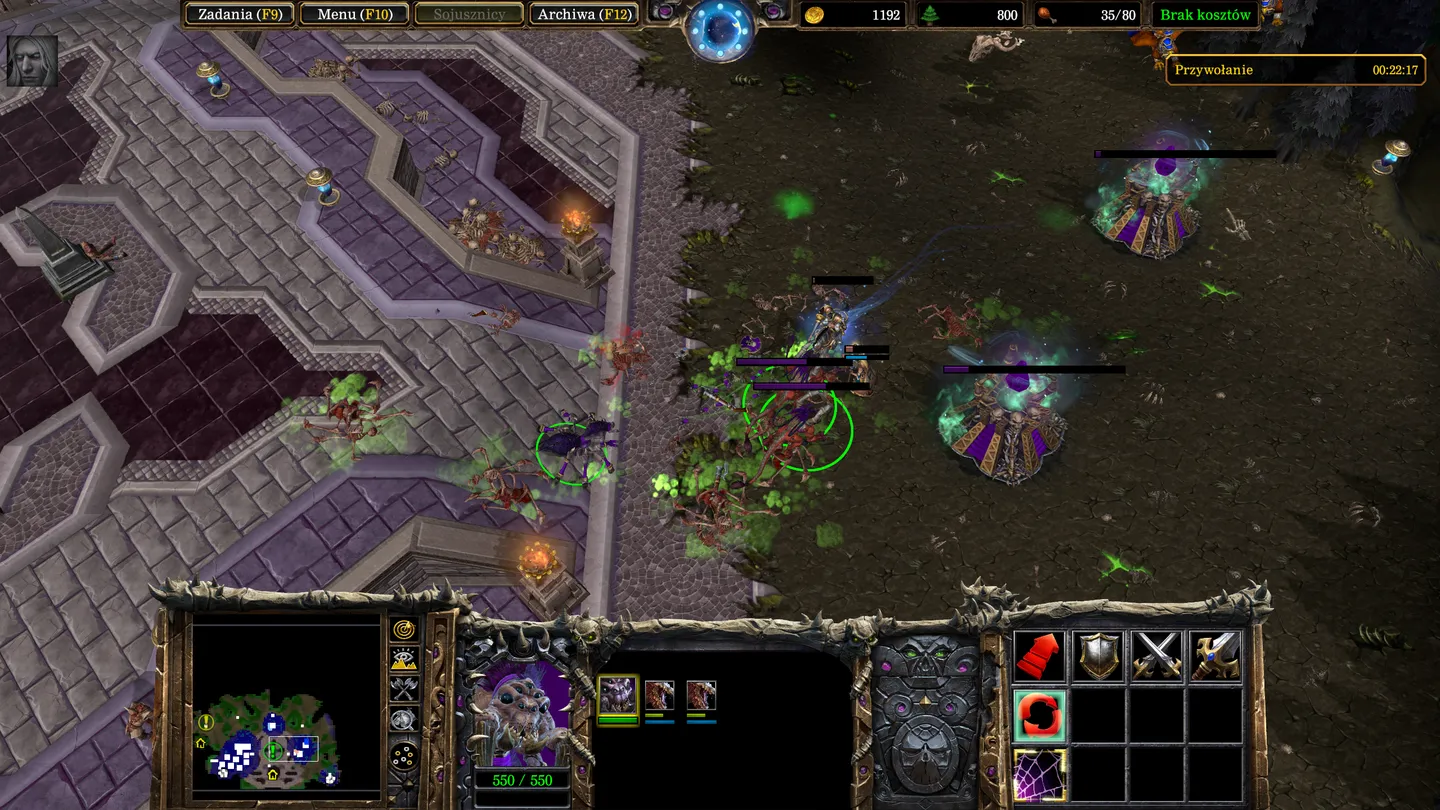The height and width of the screenshot is (810, 1440).
Task: Click the crossed axes icon near the minimap
Action: 403,690
